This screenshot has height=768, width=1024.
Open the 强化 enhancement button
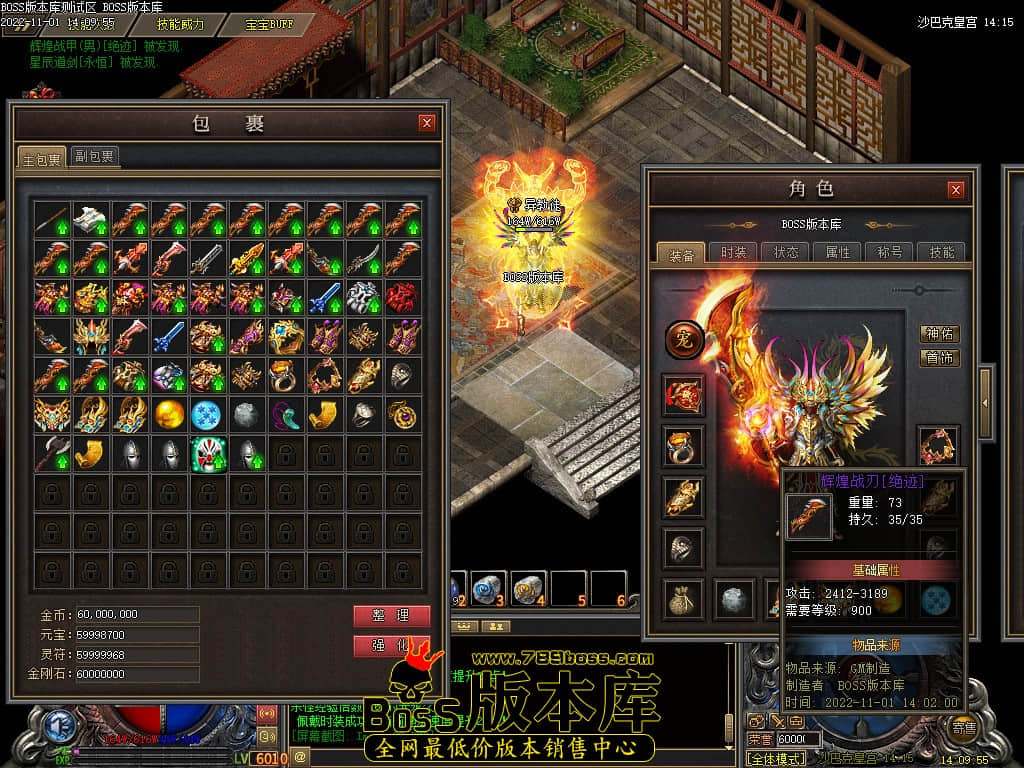pyautogui.click(x=391, y=646)
